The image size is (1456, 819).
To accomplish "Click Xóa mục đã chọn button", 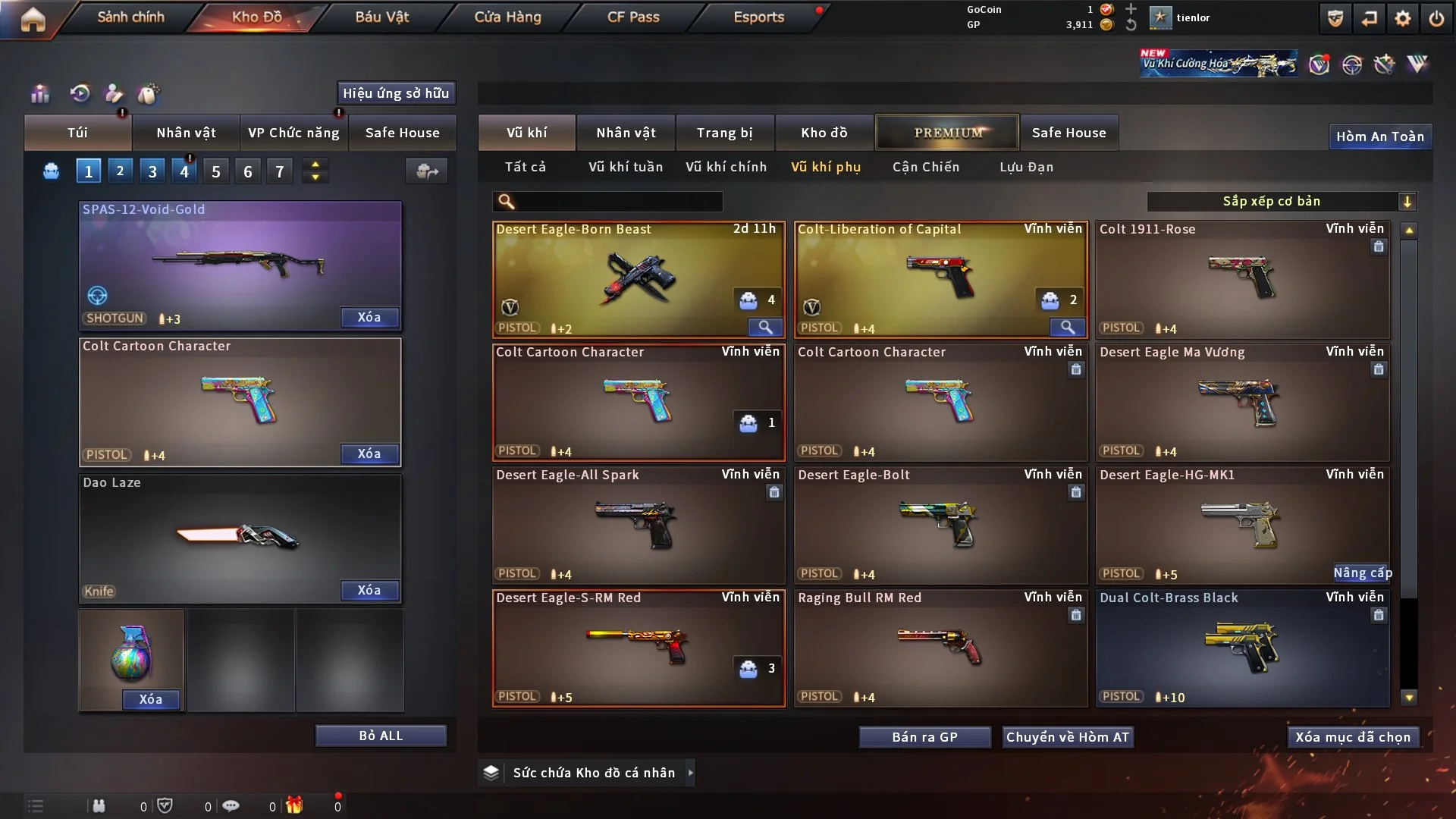I will tap(1352, 737).
